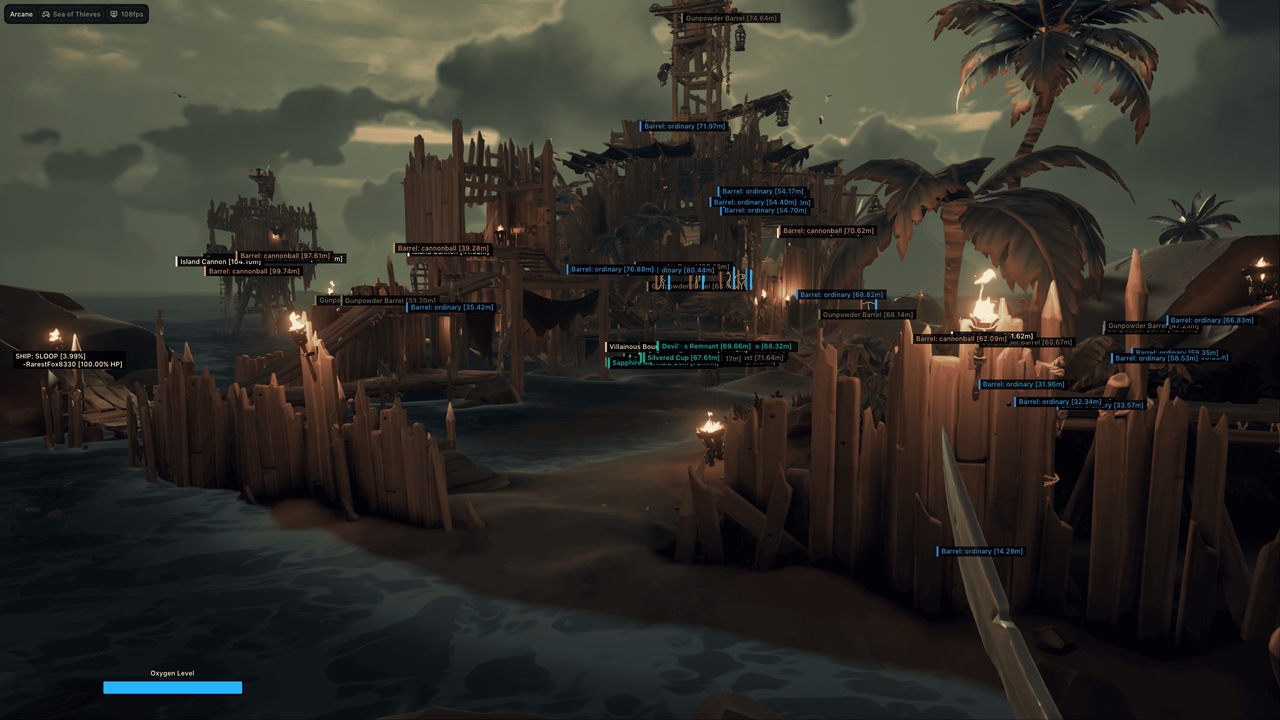Toggle the Barrel: ordinary [14.28m] label
Screen dimensions: 1280x720
(983, 551)
